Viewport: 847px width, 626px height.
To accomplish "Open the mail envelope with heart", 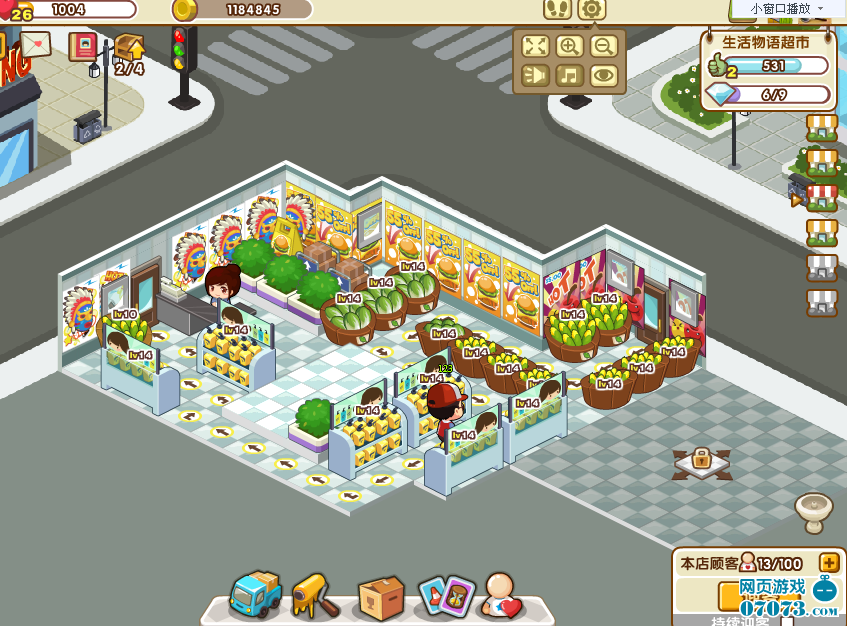I will coord(35,45).
